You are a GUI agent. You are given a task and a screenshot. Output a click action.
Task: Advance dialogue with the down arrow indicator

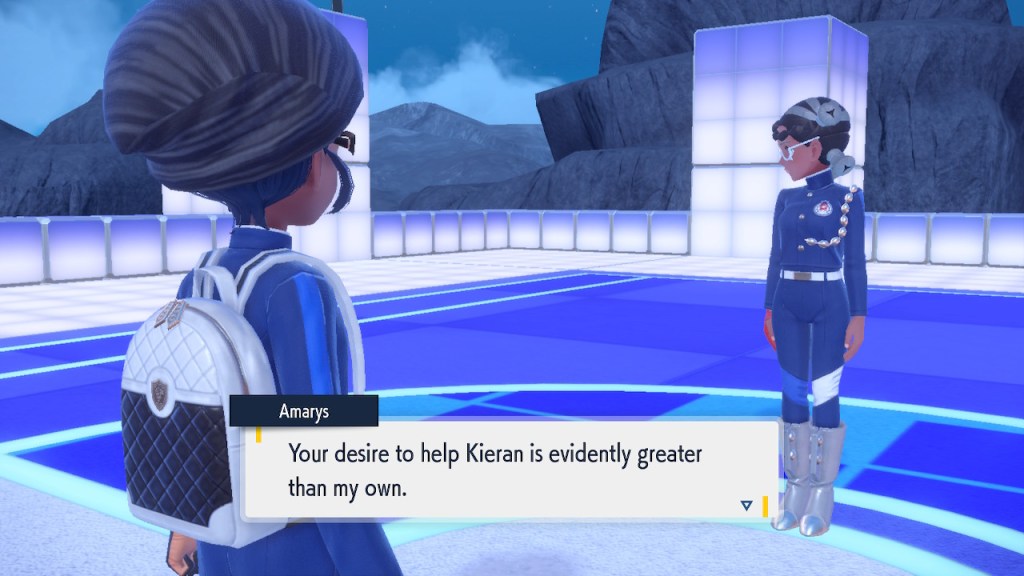tap(746, 506)
